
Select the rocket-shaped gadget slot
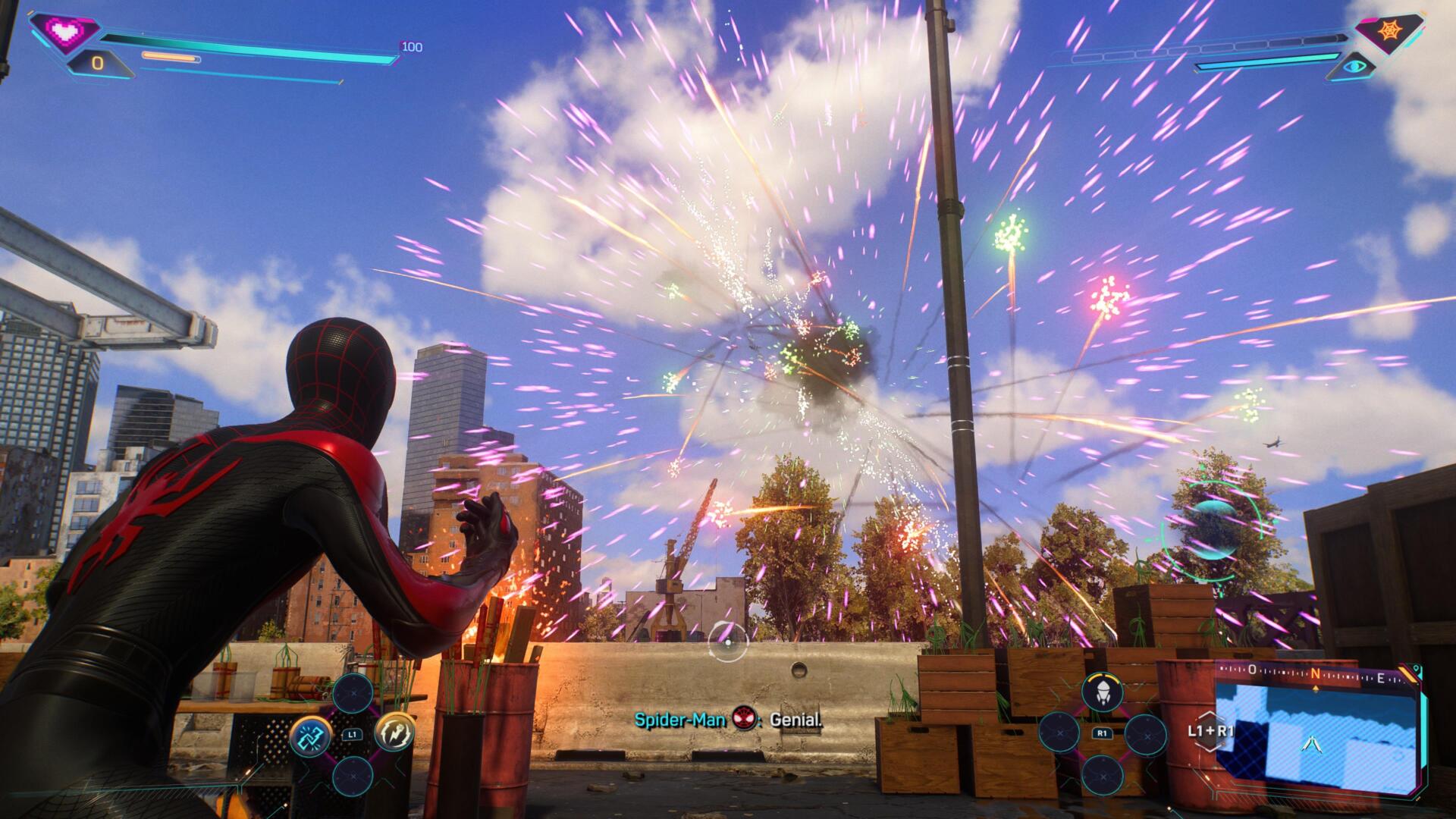click(x=1103, y=691)
